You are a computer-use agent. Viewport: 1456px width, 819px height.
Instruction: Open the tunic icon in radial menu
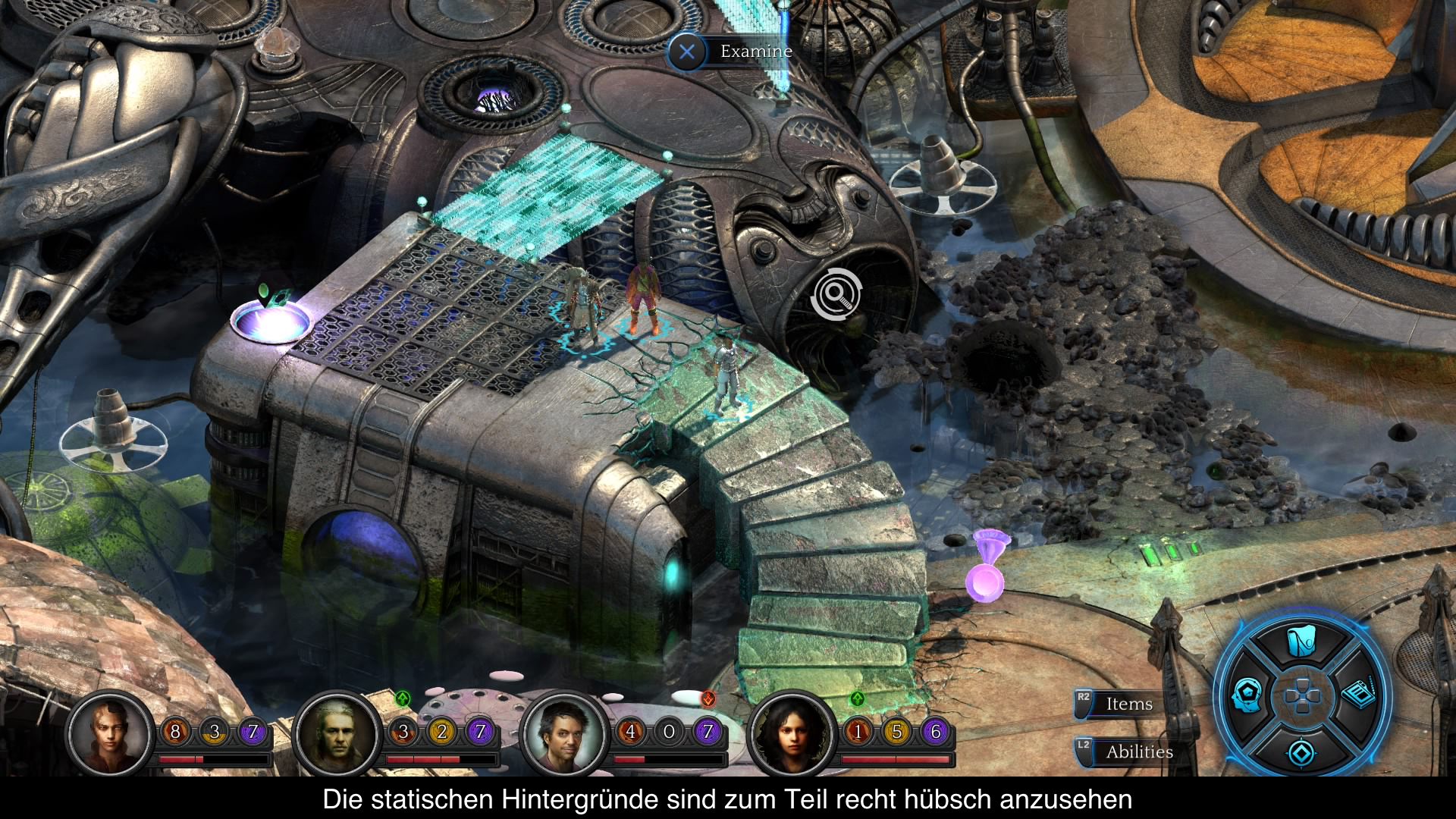pyautogui.click(x=1302, y=642)
